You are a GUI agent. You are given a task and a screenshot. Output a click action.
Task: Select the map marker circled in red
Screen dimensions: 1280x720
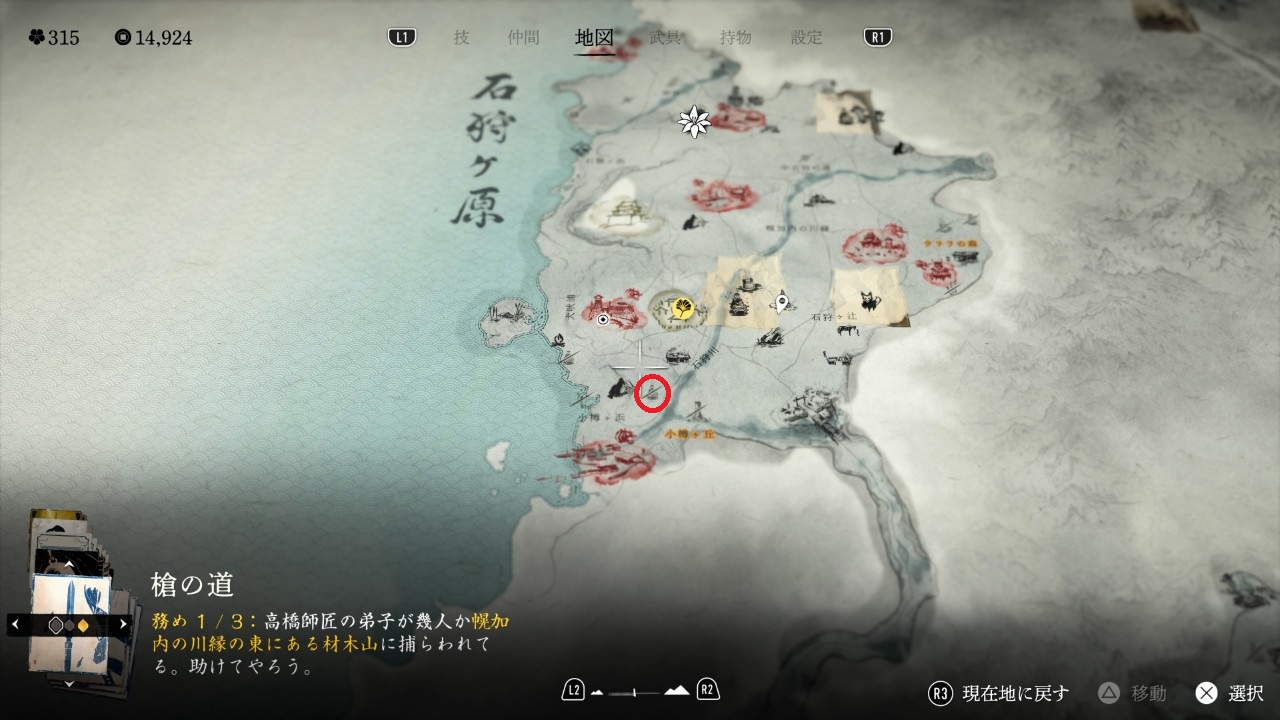point(652,394)
